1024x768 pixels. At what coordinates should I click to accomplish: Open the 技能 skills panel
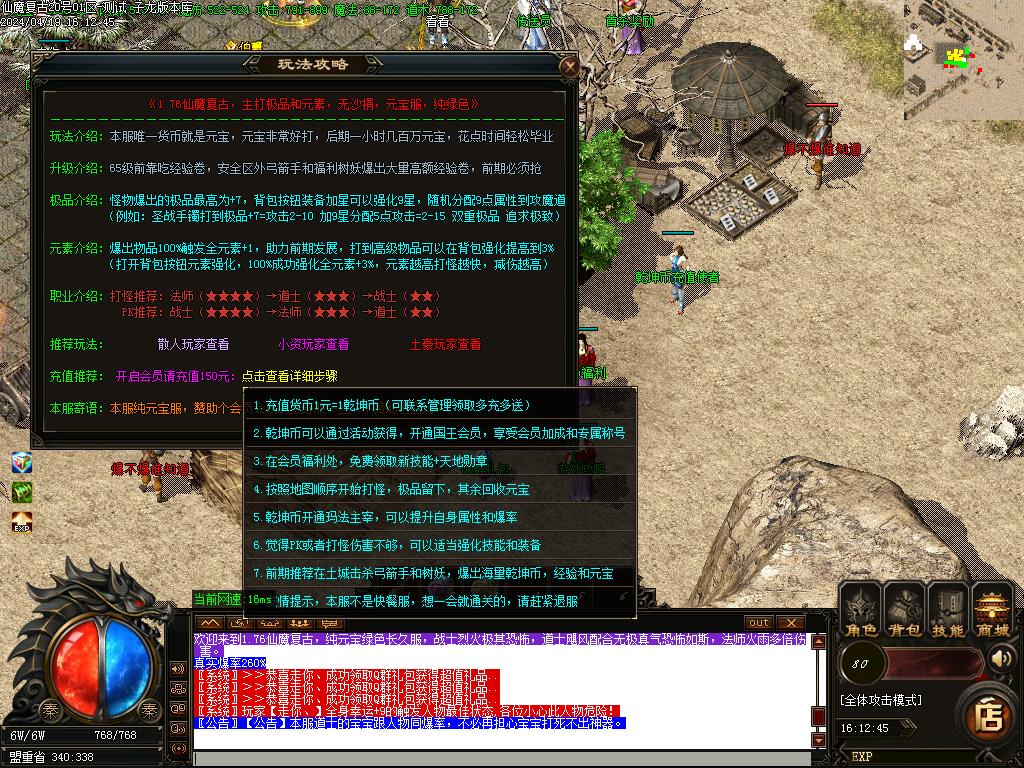(947, 610)
